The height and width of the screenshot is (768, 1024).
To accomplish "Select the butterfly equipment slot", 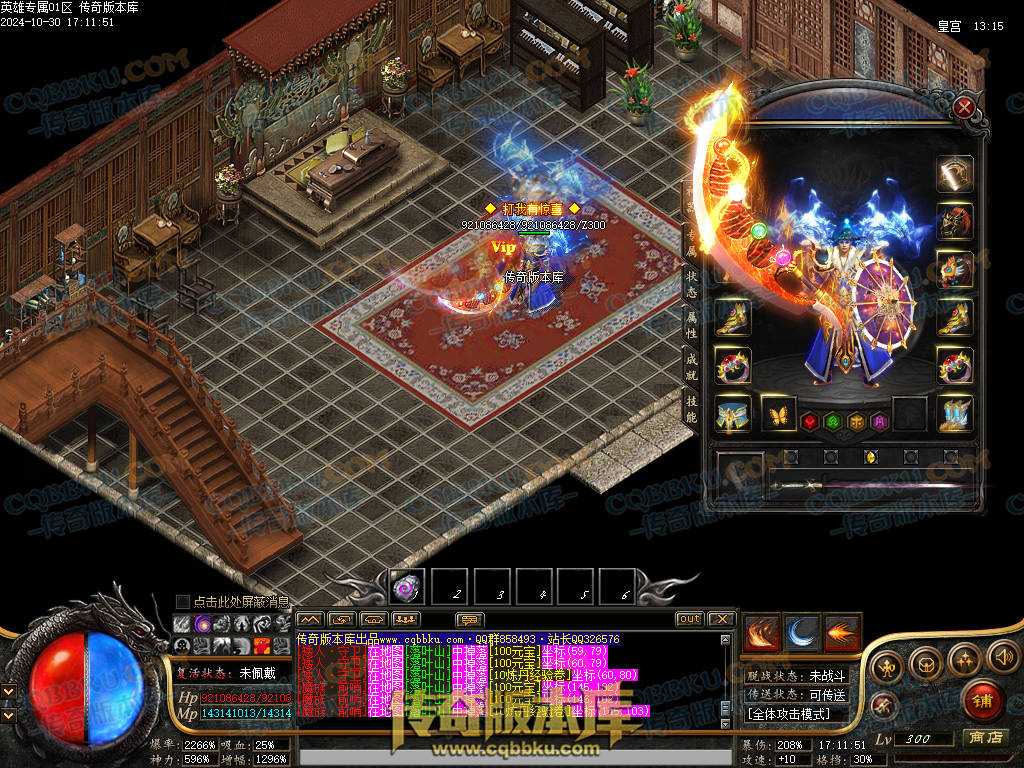I will click(779, 412).
